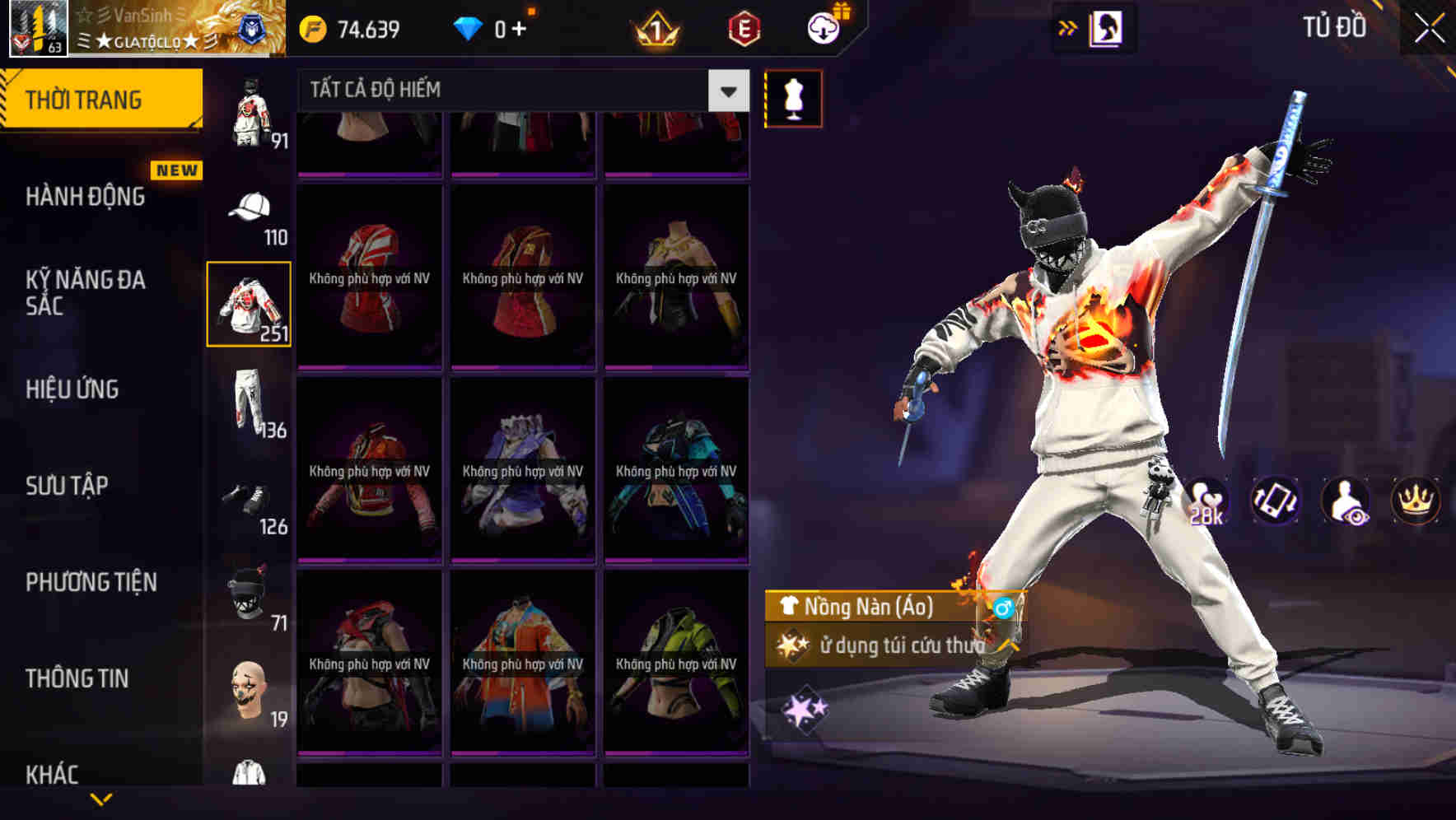Screen dimensions: 1456x820
Task: Expand the chevron below KHÁC in sidebar
Action: coord(103,800)
